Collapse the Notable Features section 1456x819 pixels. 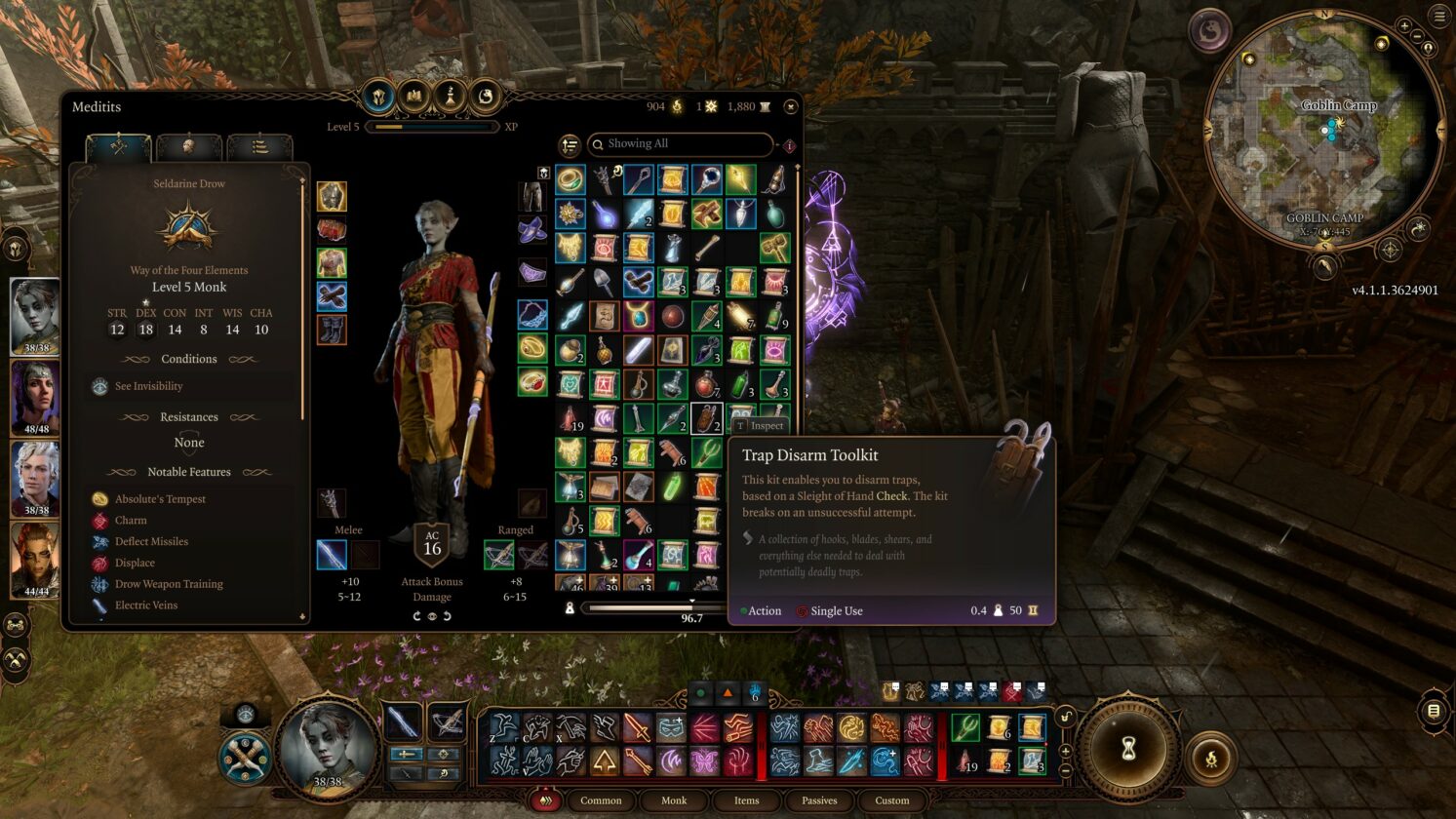coord(189,472)
